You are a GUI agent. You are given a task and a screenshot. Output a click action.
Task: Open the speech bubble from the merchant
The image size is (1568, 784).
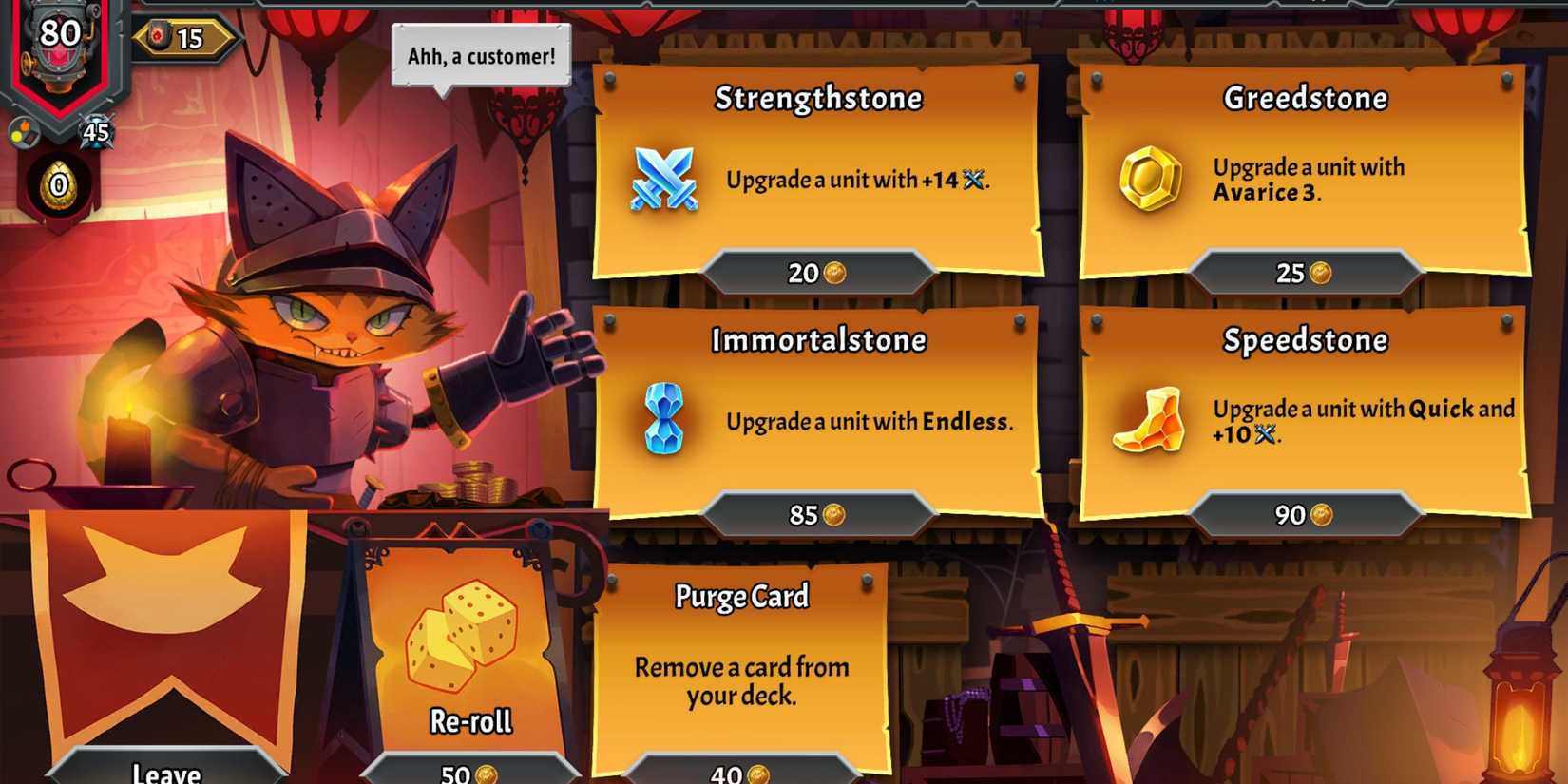point(480,55)
